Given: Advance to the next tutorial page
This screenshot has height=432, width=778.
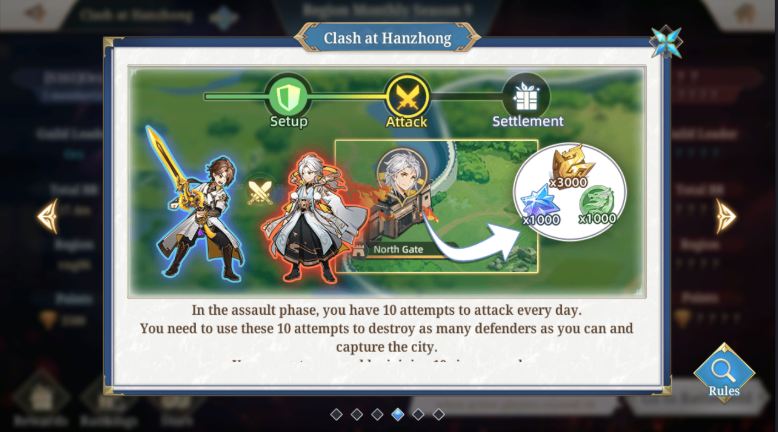Looking at the screenshot, I should (725, 216).
